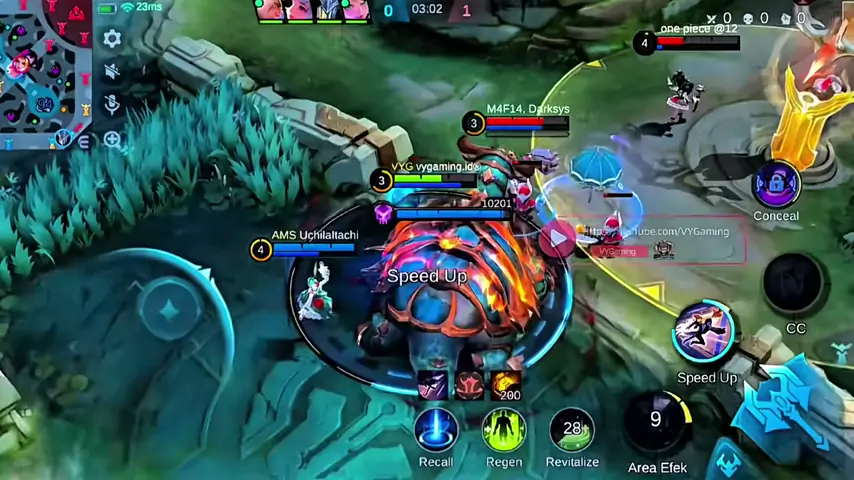Image resolution: width=854 pixels, height=480 pixels.
Task: Toggle the muted microphone icon
Action: (x=112, y=105)
